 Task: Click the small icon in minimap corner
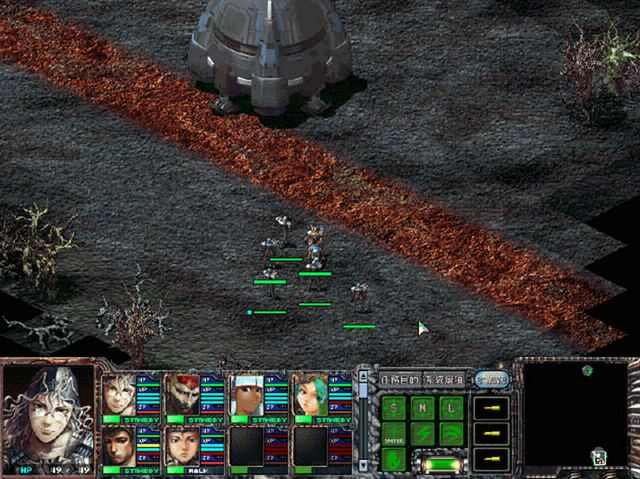click(x=598, y=457)
